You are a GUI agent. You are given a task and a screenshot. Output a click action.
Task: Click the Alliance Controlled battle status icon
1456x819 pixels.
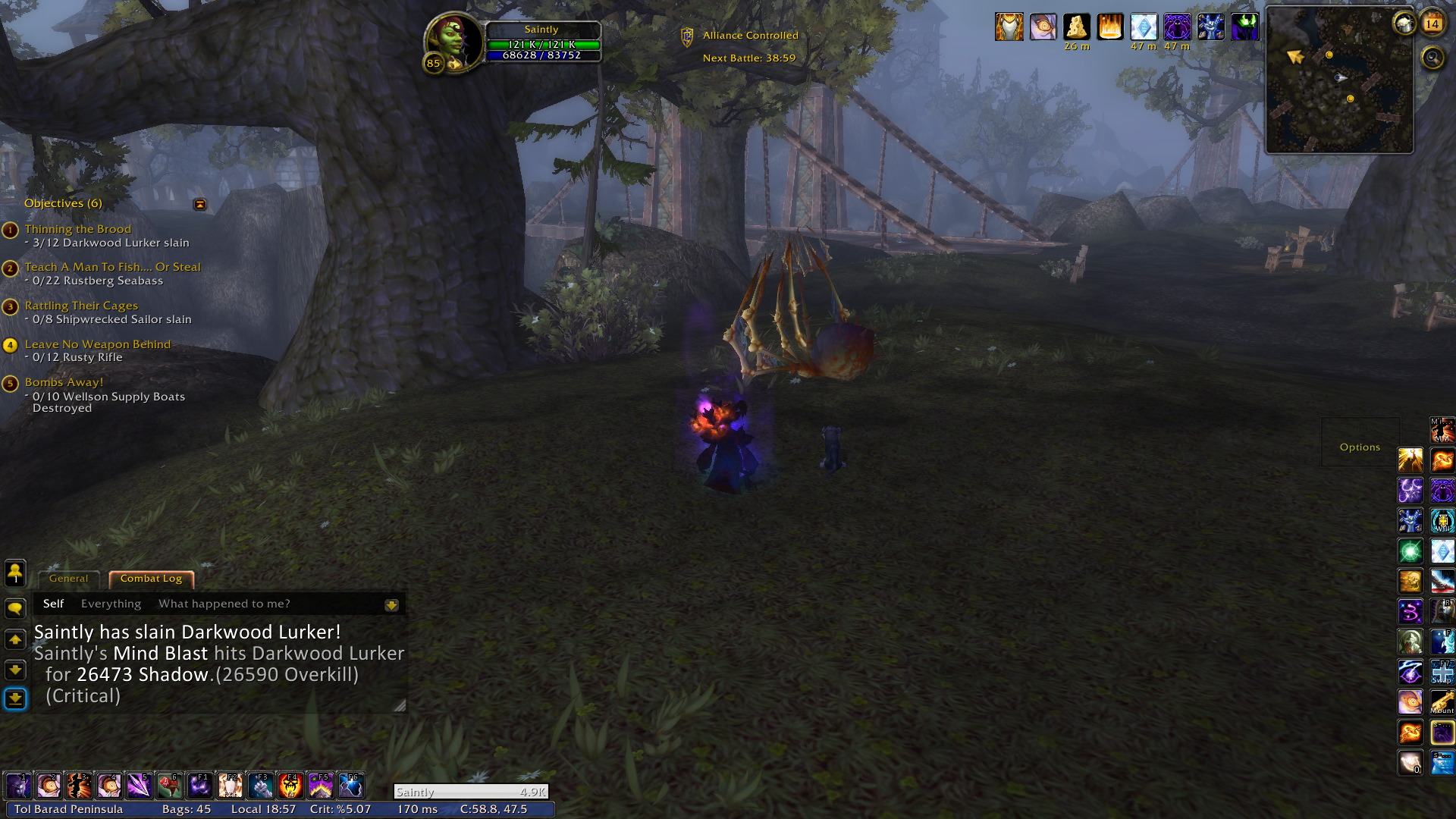687,36
